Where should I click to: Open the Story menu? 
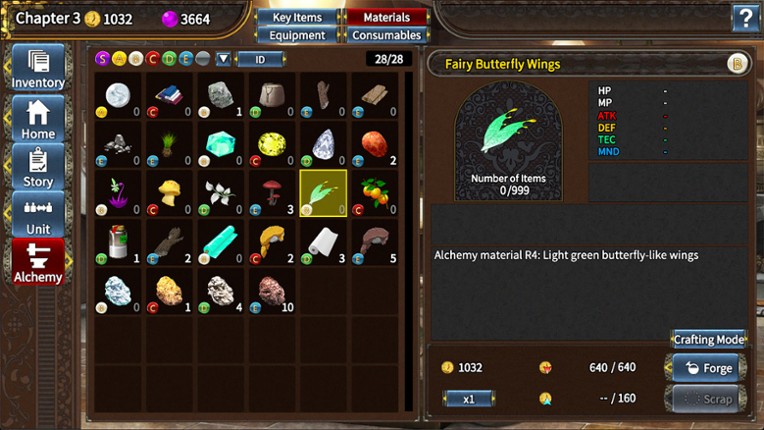pyautogui.click(x=38, y=167)
